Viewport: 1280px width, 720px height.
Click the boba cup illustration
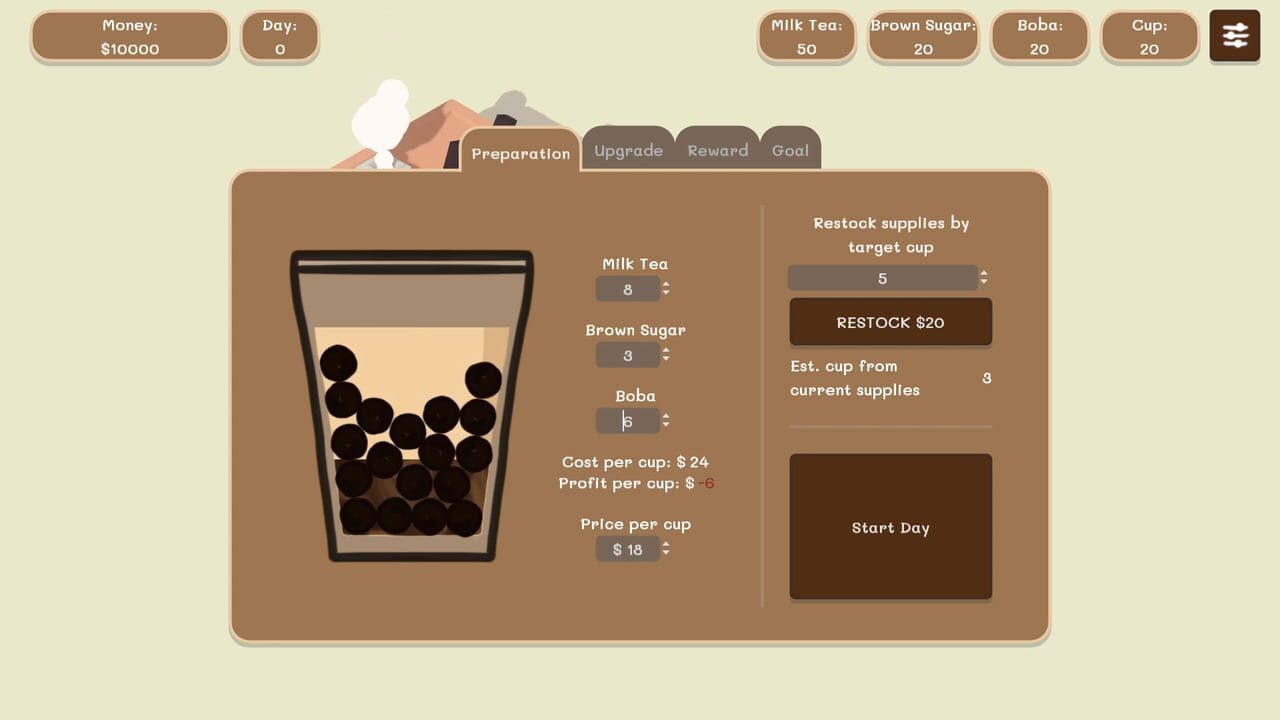[410, 400]
